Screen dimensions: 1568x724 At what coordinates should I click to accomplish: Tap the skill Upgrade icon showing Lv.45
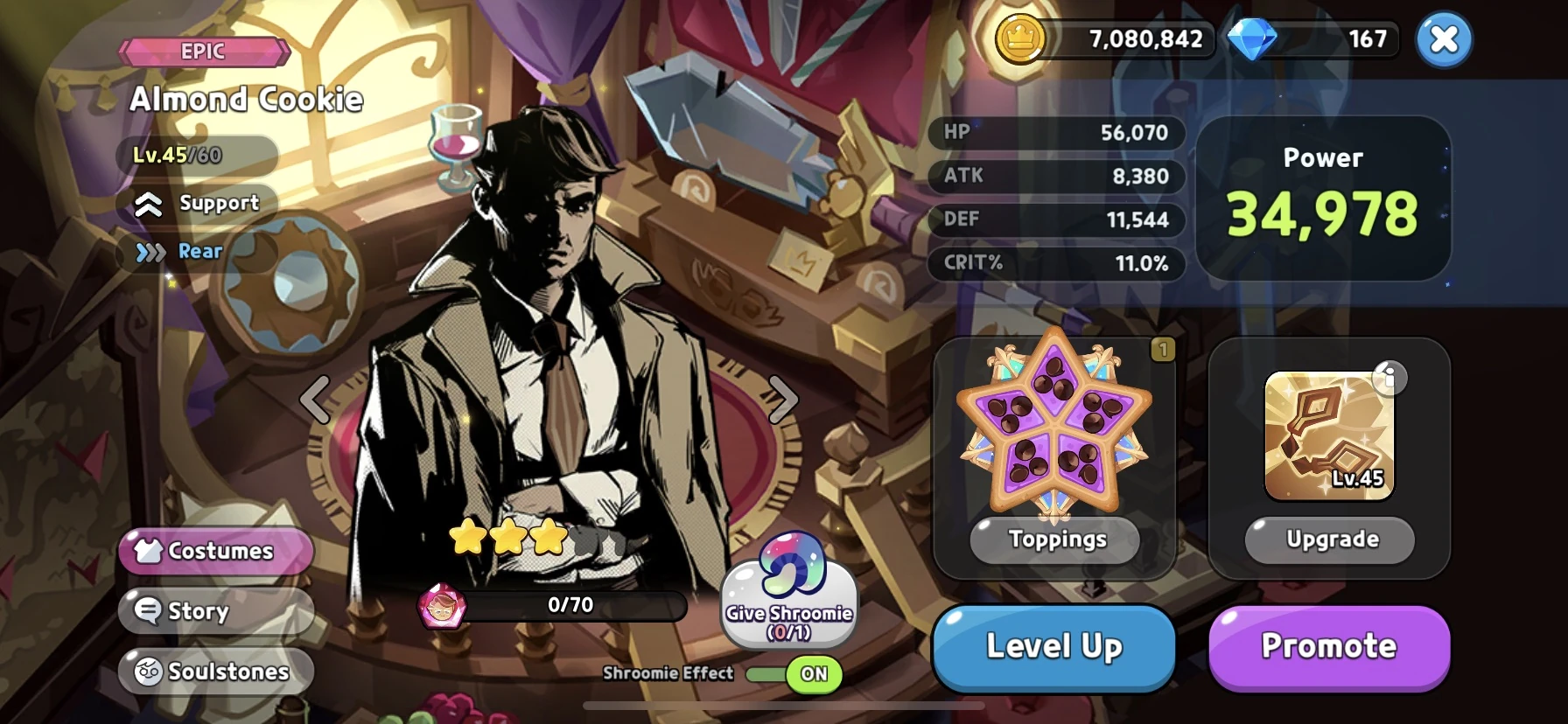tap(1328, 435)
